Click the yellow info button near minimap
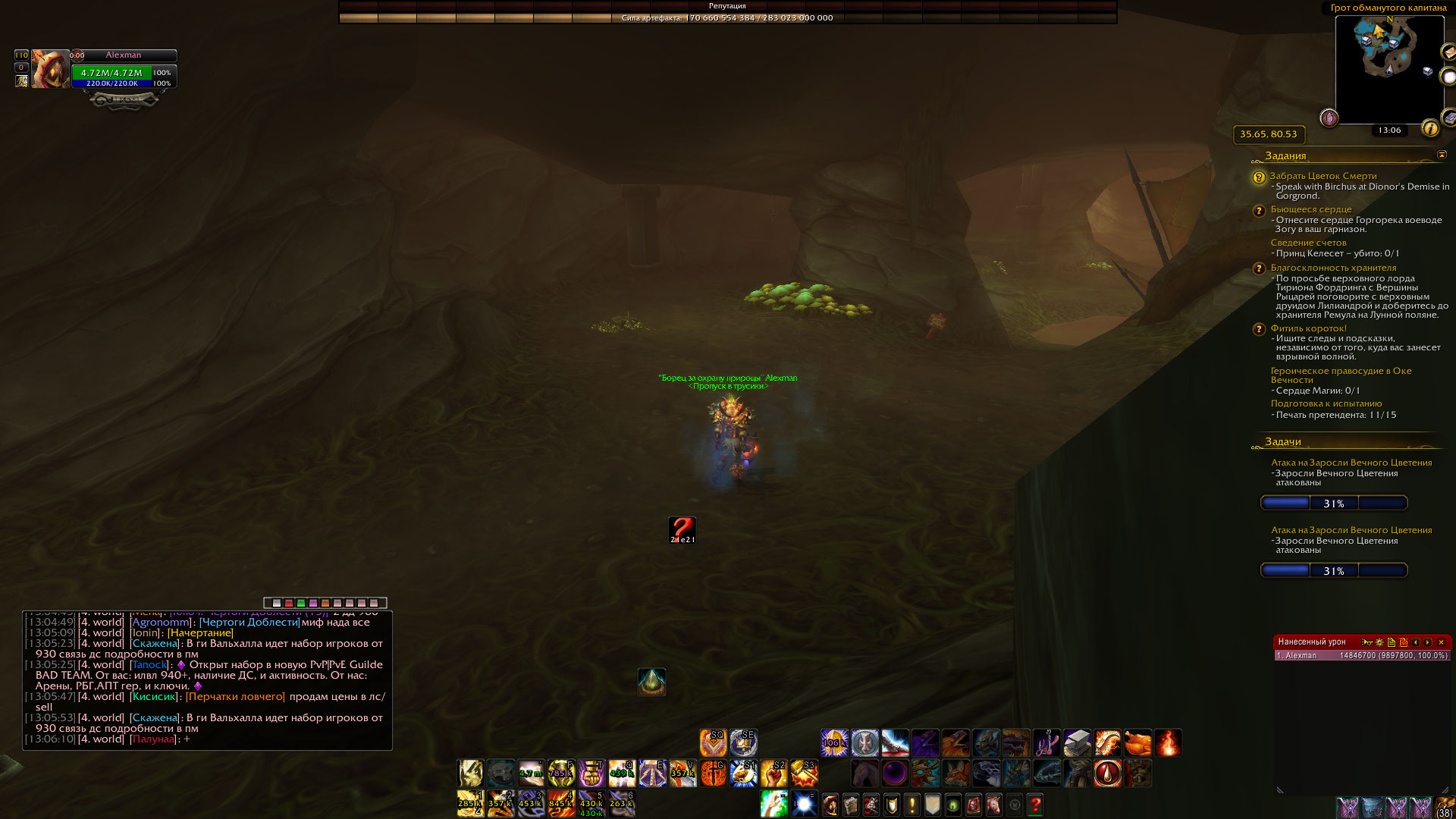 [x=1430, y=128]
